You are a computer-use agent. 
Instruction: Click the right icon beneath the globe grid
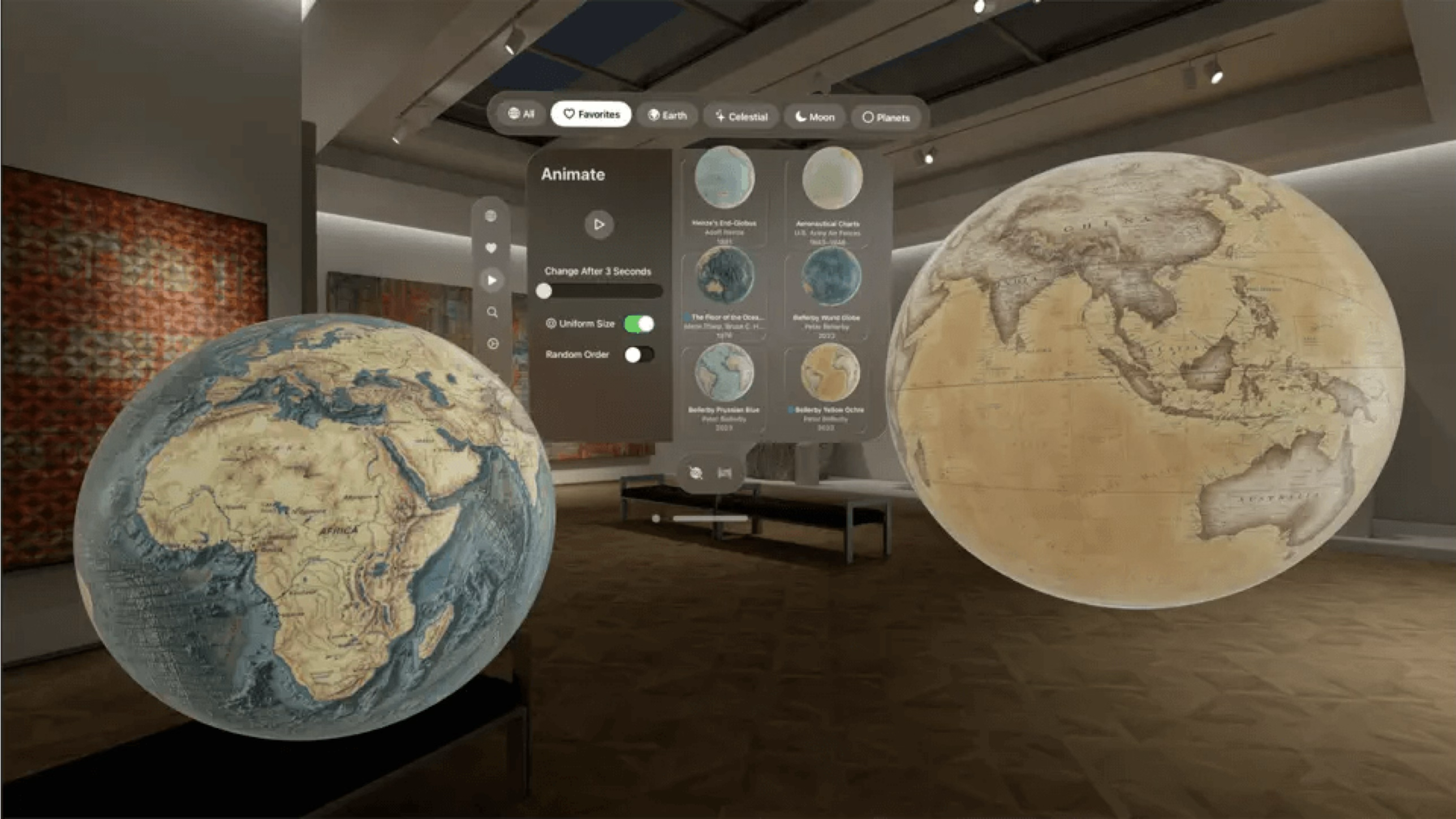click(x=725, y=473)
